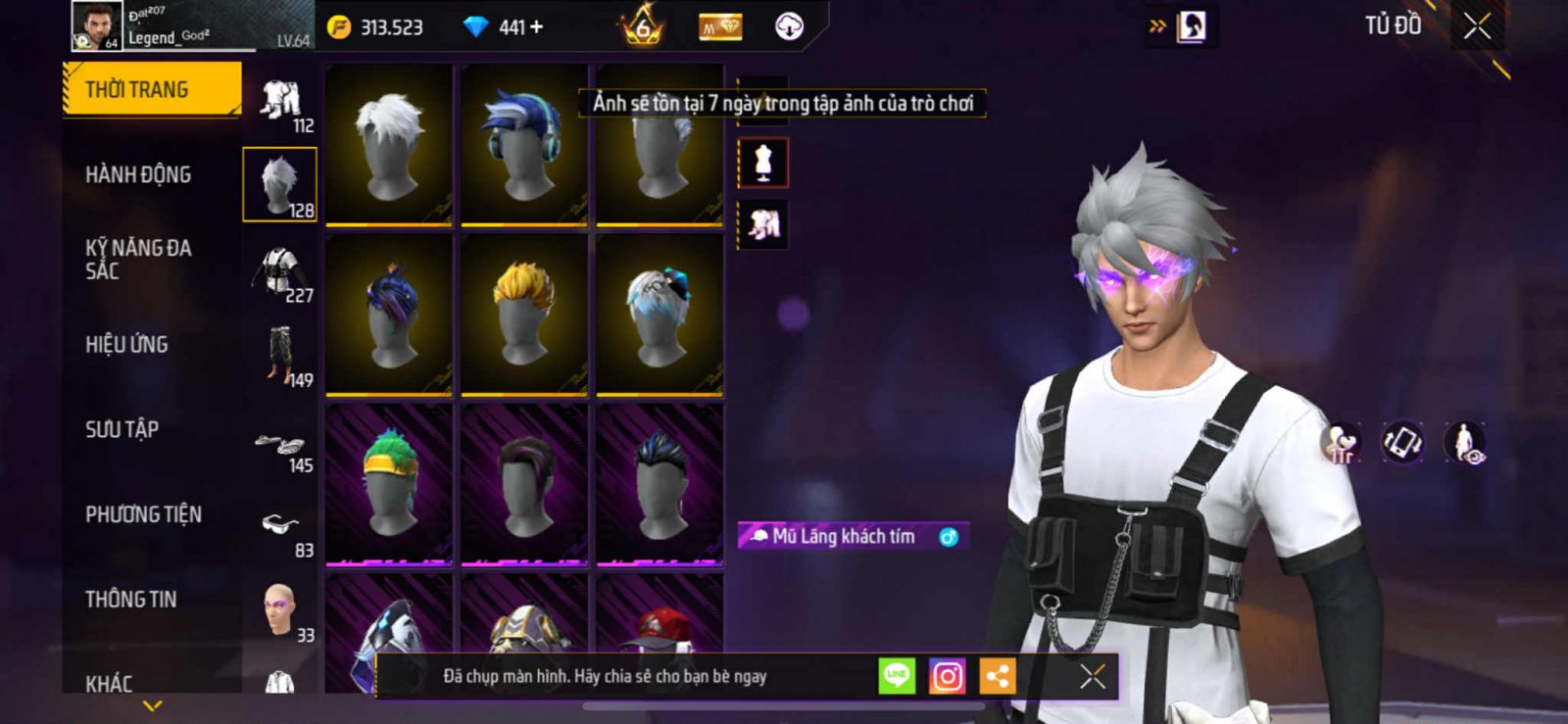Image resolution: width=1568 pixels, height=724 pixels.
Task: Switch to Hành Động category
Action: (x=138, y=175)
